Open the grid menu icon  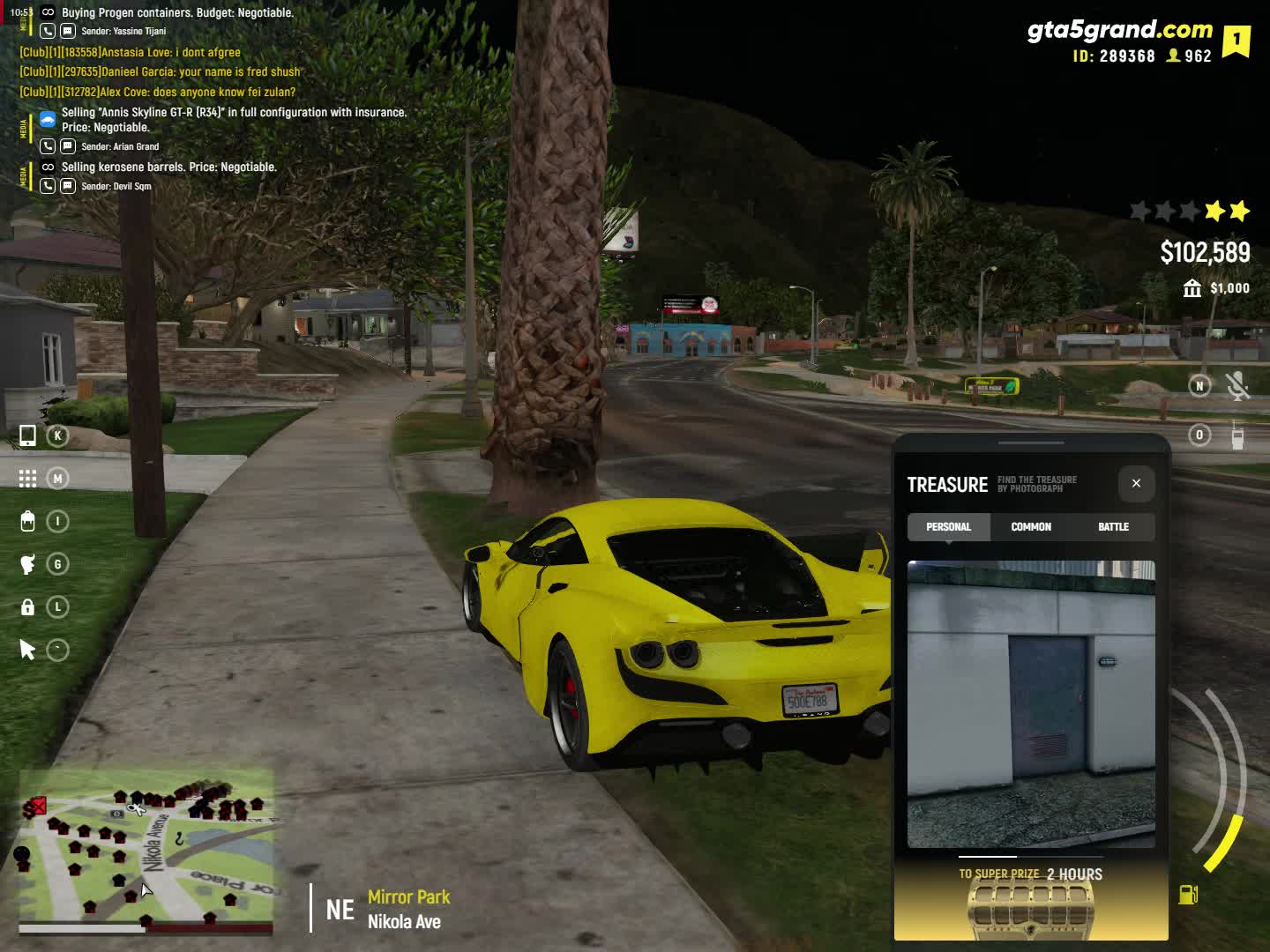27,479
